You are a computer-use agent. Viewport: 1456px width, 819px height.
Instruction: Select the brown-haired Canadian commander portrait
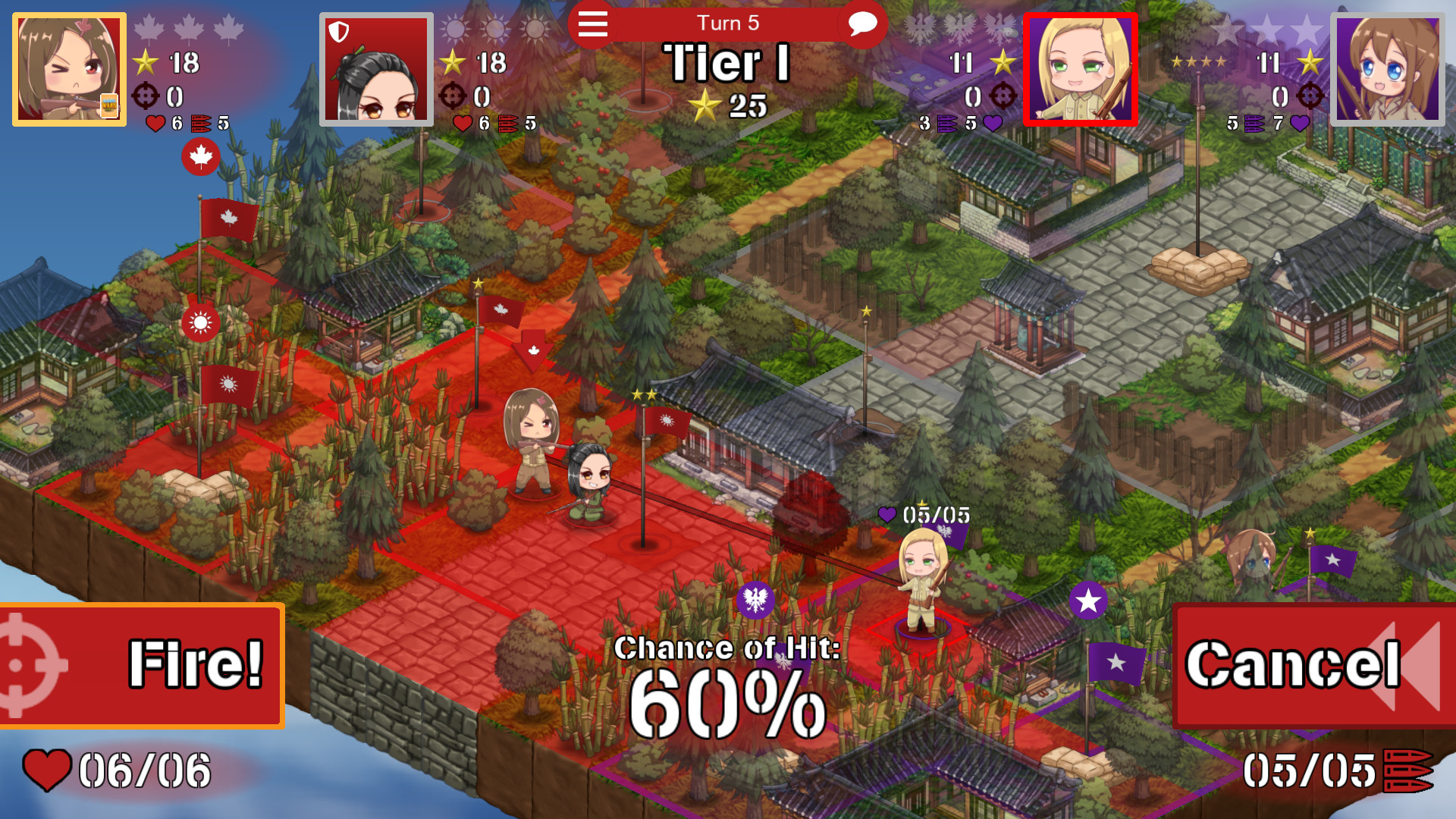coord(68,67)
